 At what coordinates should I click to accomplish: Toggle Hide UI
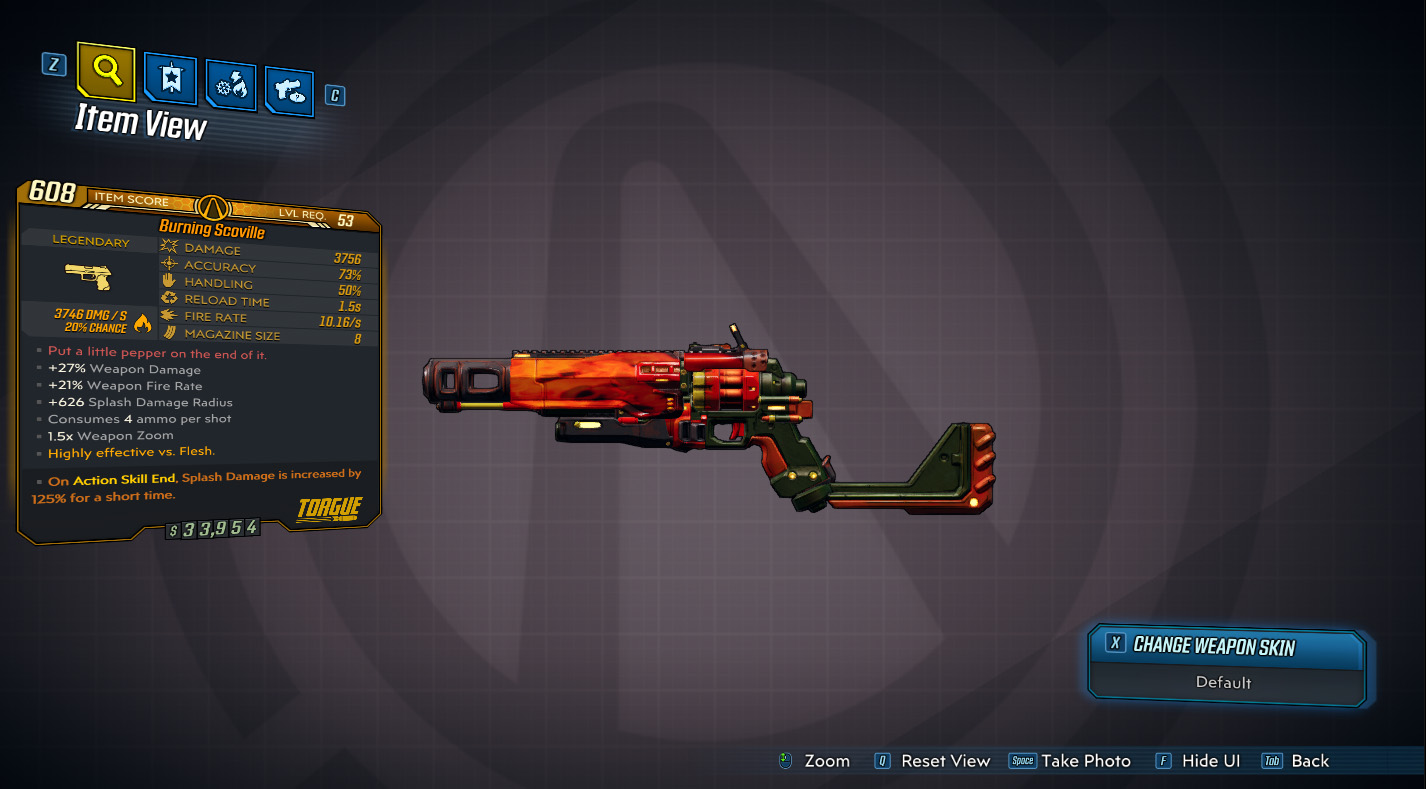(1210, 761)
